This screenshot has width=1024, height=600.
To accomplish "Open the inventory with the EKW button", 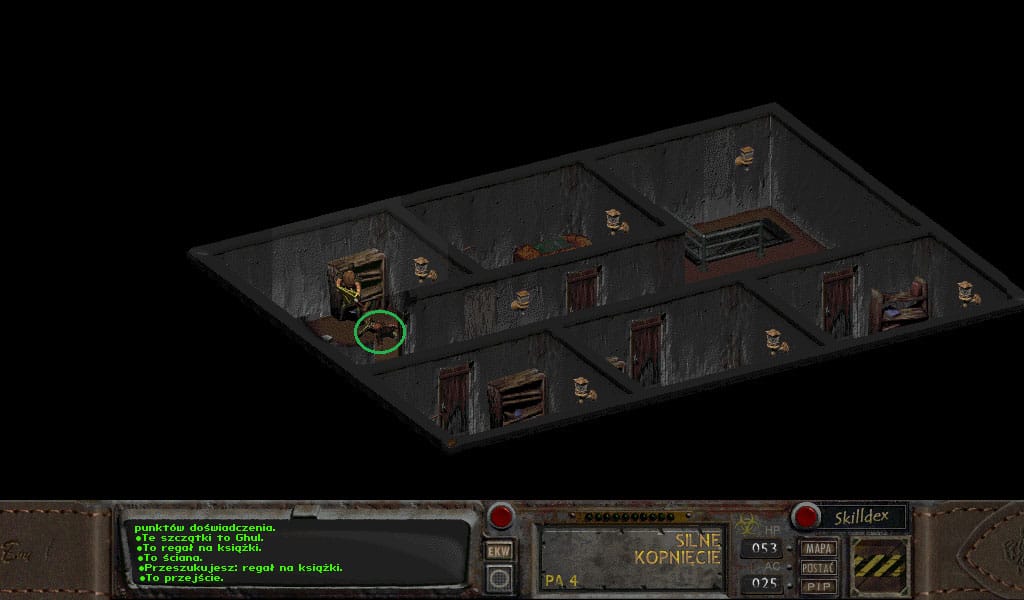I will pyautogui.click(x=498, y=551).
